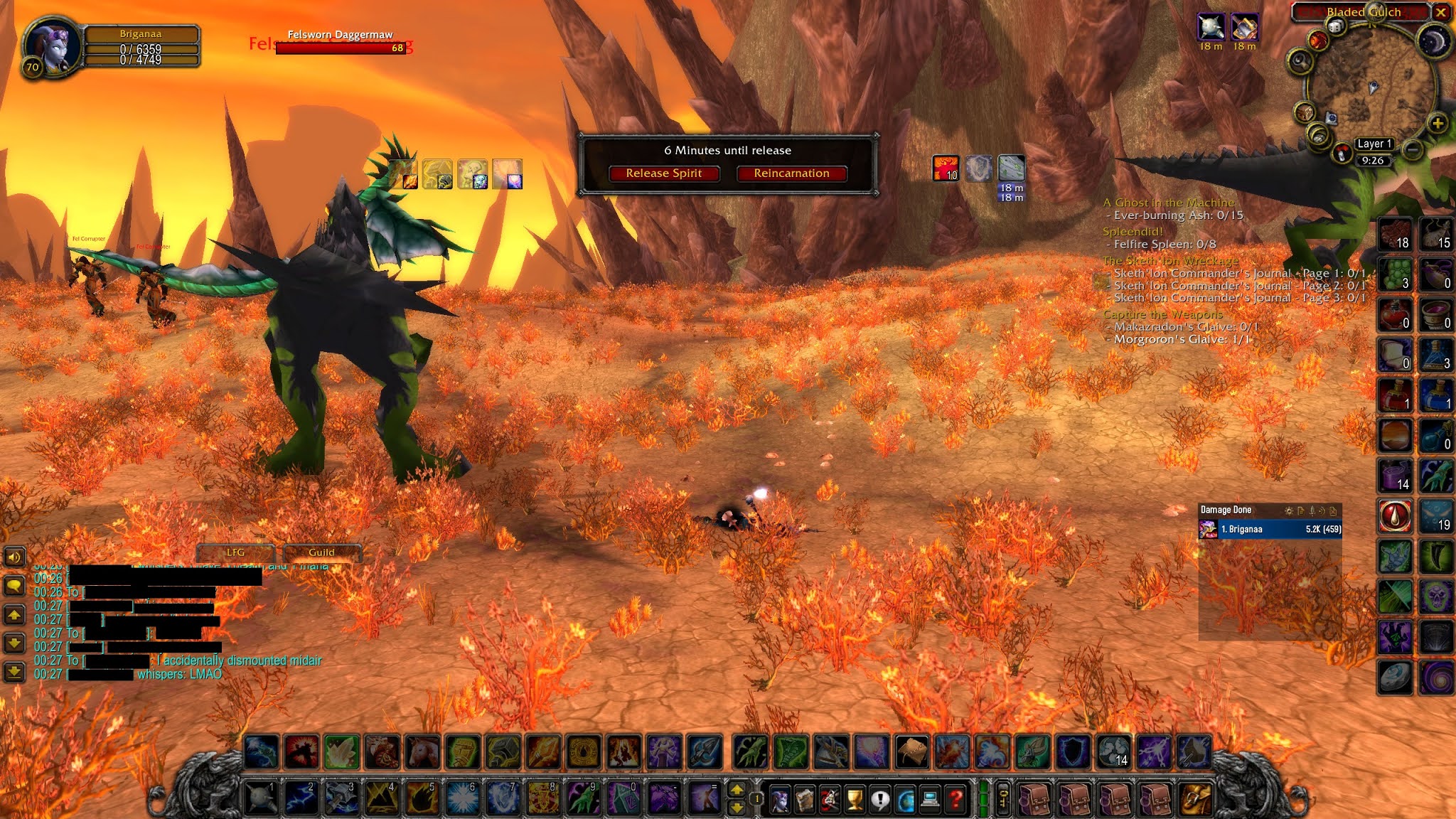The width and height of the screenshot is (1456, 819).
Task: Select Briganaa's row in Damage Done meter
Action: pos(1270,529)
